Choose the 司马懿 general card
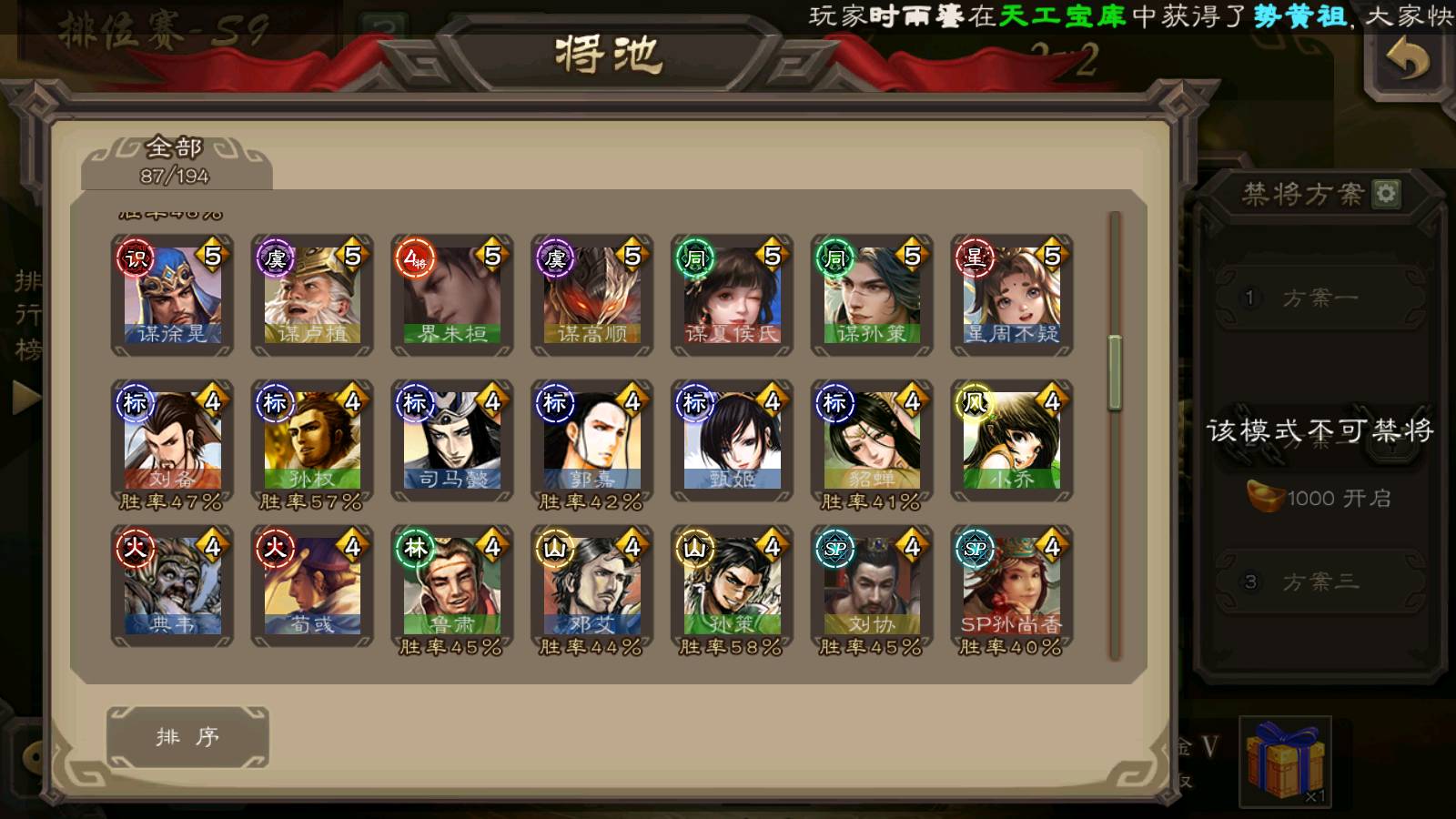Image resolution: width=1456 pixels, height=819 pixels. pyautogui.click(x=452, y=440)
